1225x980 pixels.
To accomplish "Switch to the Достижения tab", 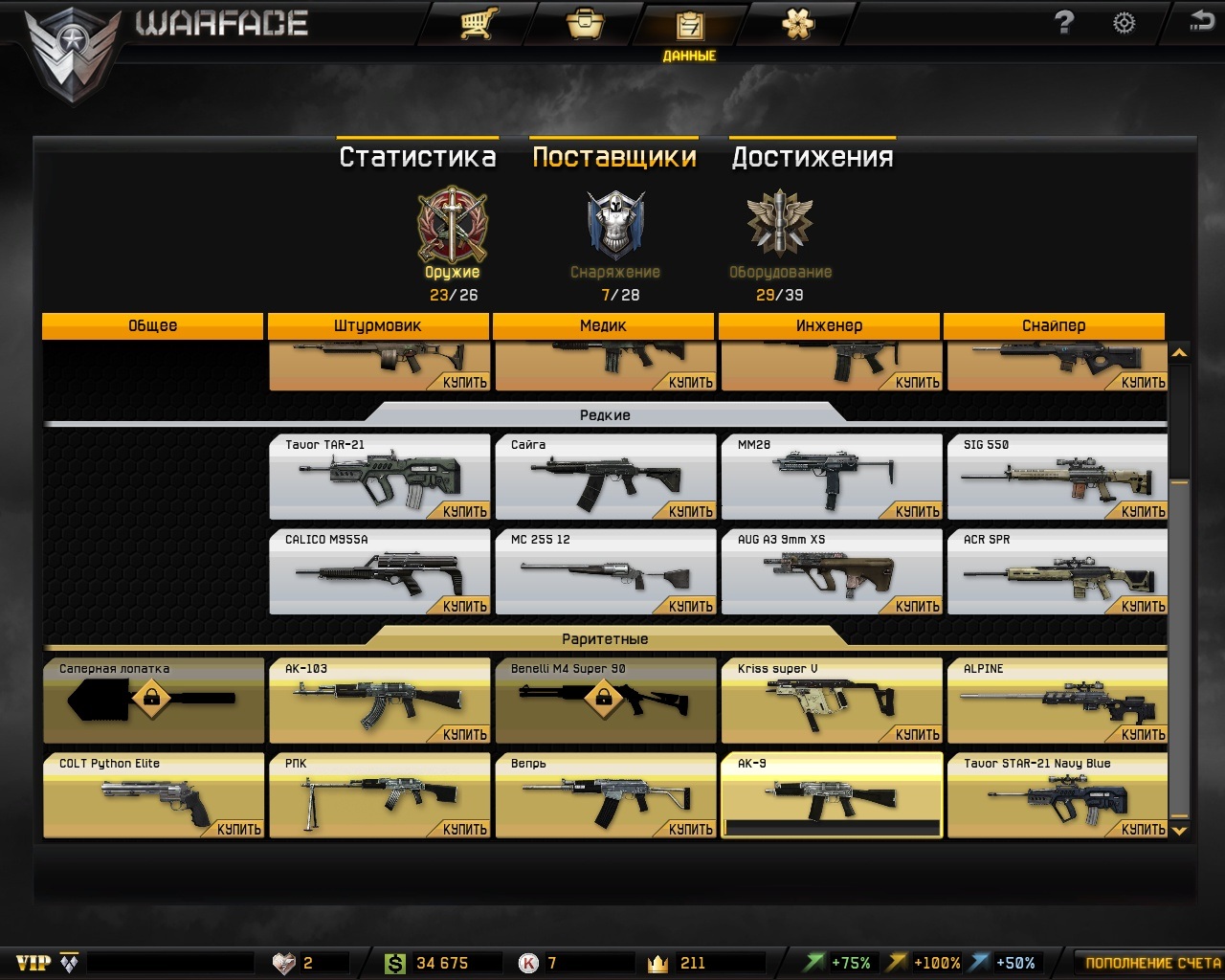I will [x=813, y=157].
